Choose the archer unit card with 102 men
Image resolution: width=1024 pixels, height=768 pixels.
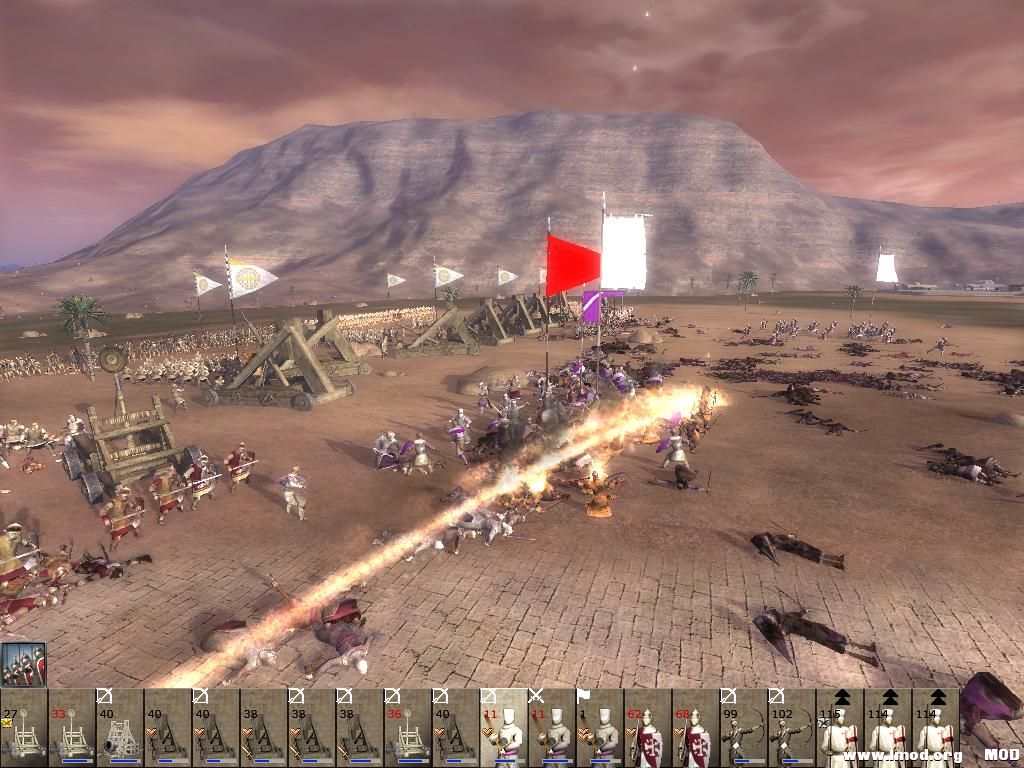tap(791, 729)
